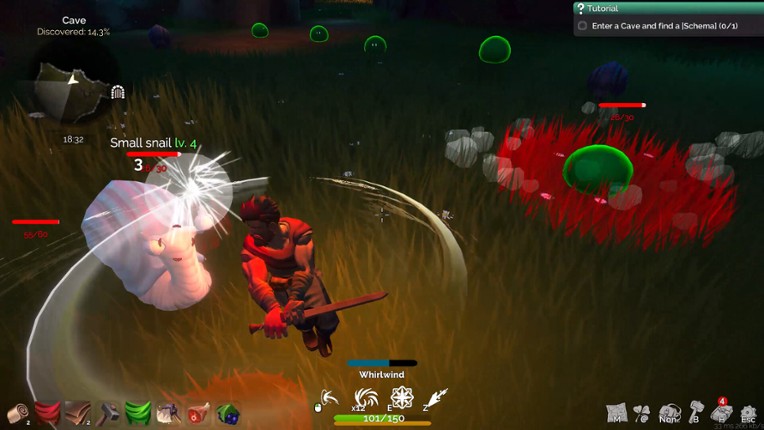Select the rolled bandage hotbar slot
This screenshot has height=430, width=764.
(x=17, y=413)
